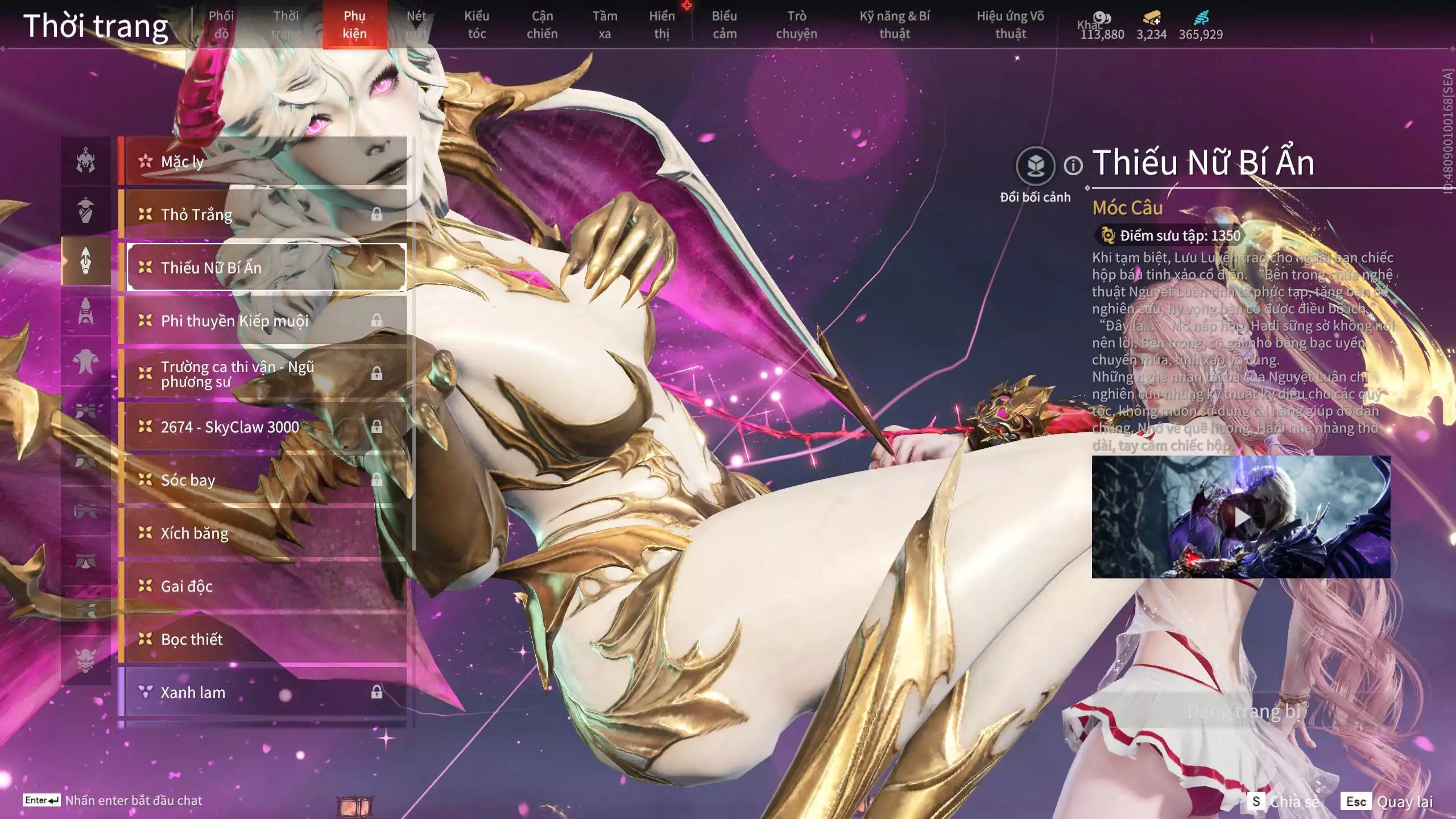Go to the Biểu cảm tab

(724, 24)
